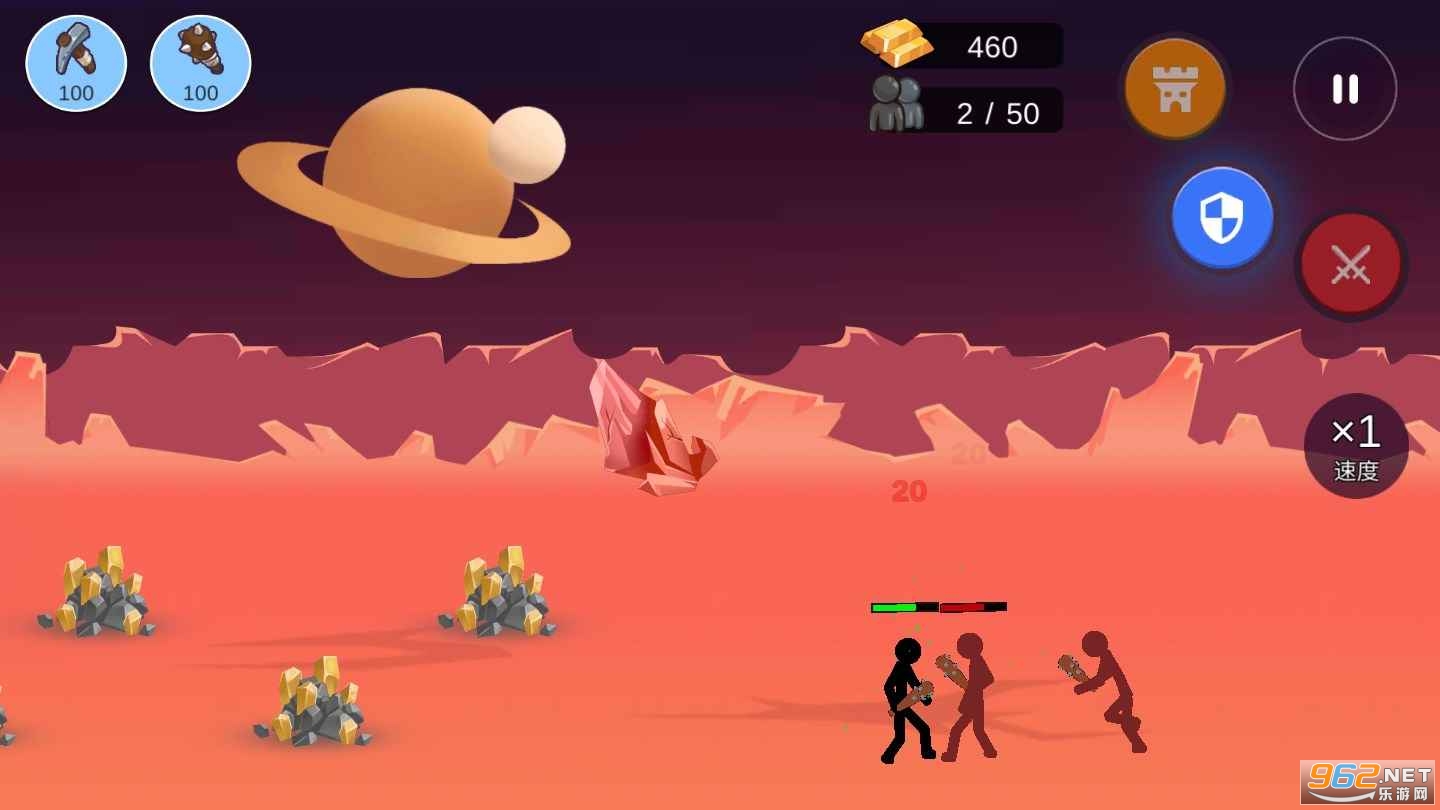1440x810 pixels.
Task: Order attack with the crossed swords button
Action: point(1351,265)
